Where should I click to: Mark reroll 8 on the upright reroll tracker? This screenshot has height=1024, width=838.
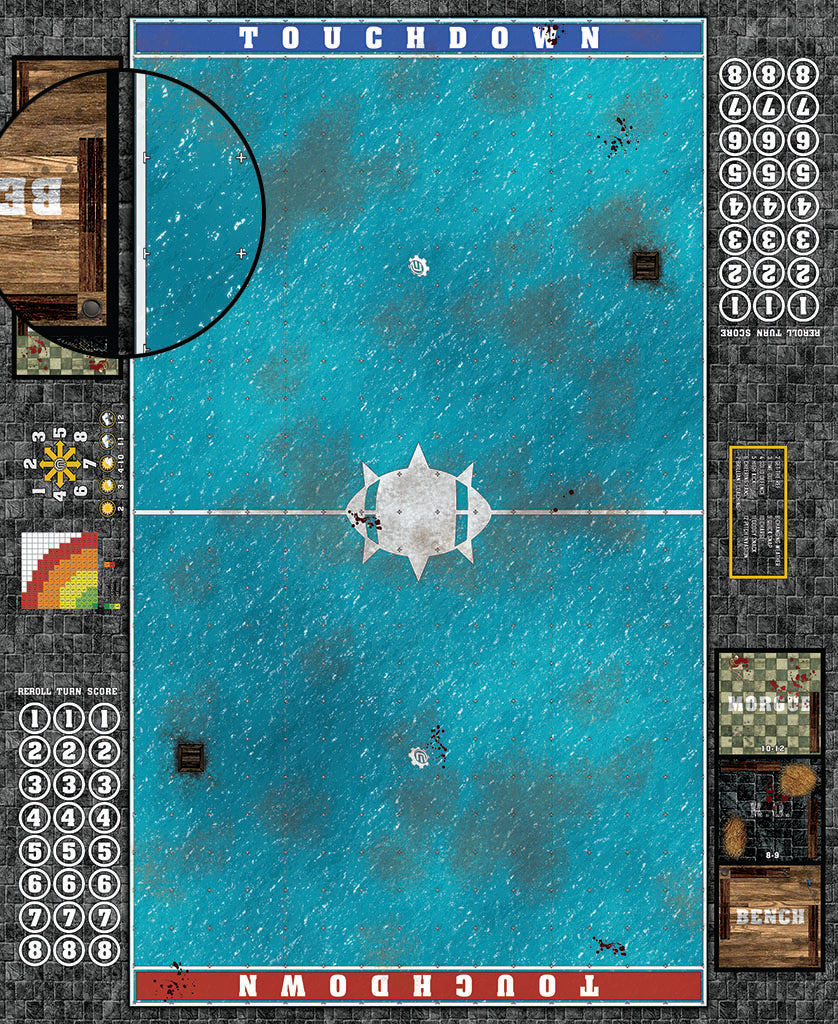click(x=35, y=950)
